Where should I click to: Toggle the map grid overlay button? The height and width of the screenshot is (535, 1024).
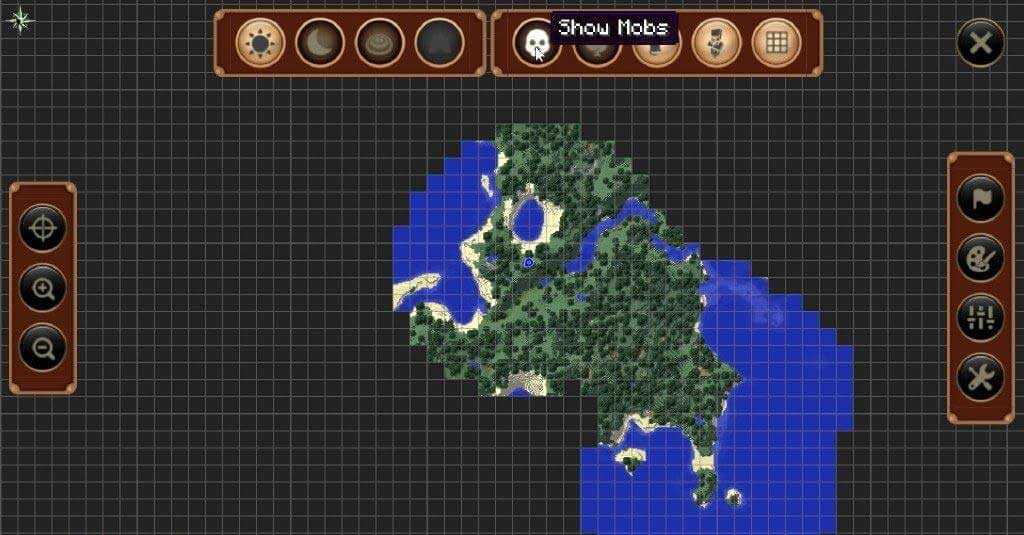pyautogui.click(x=776, y=43)
